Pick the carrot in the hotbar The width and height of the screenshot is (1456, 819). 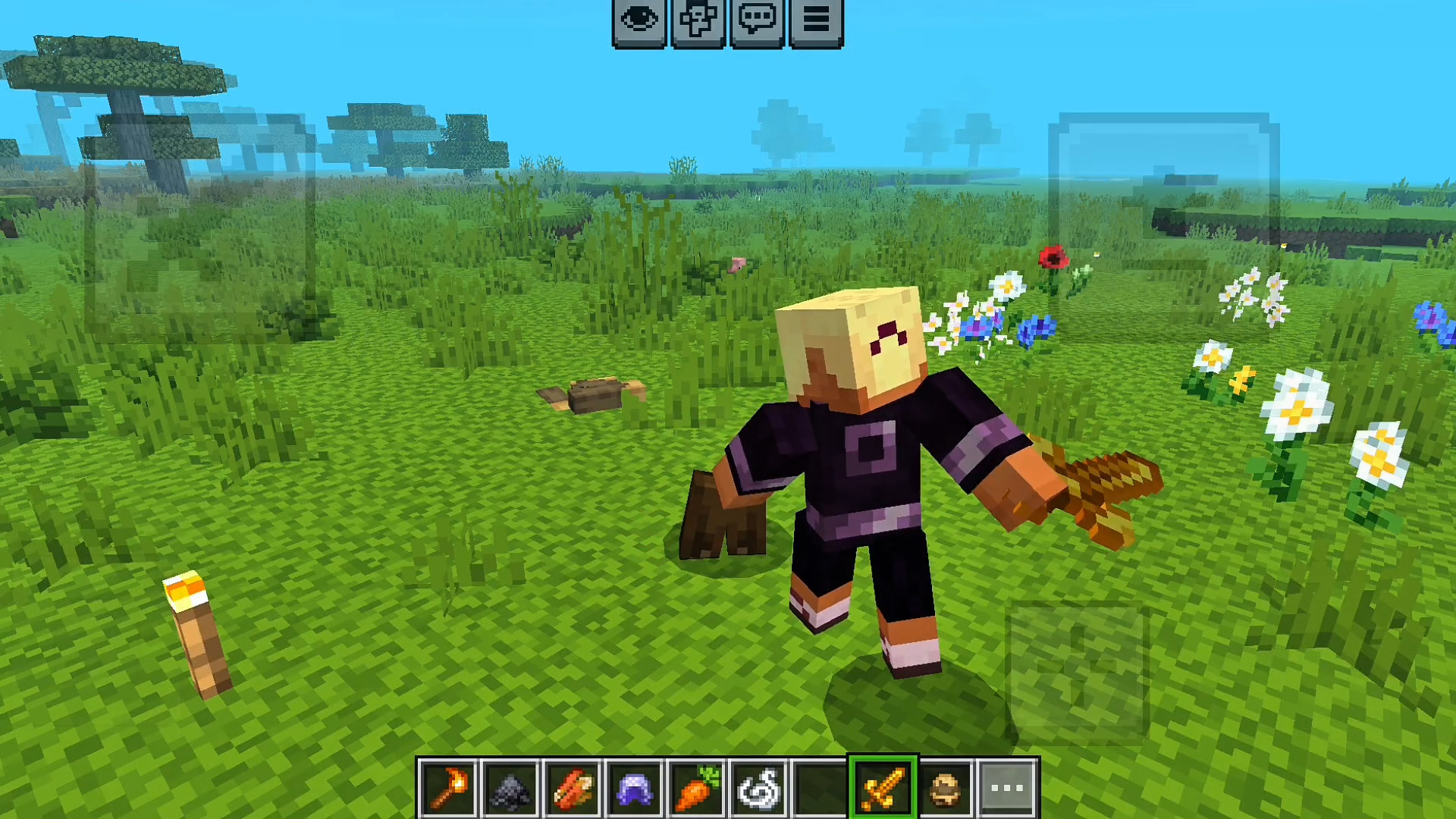click(x=696, y=788)
